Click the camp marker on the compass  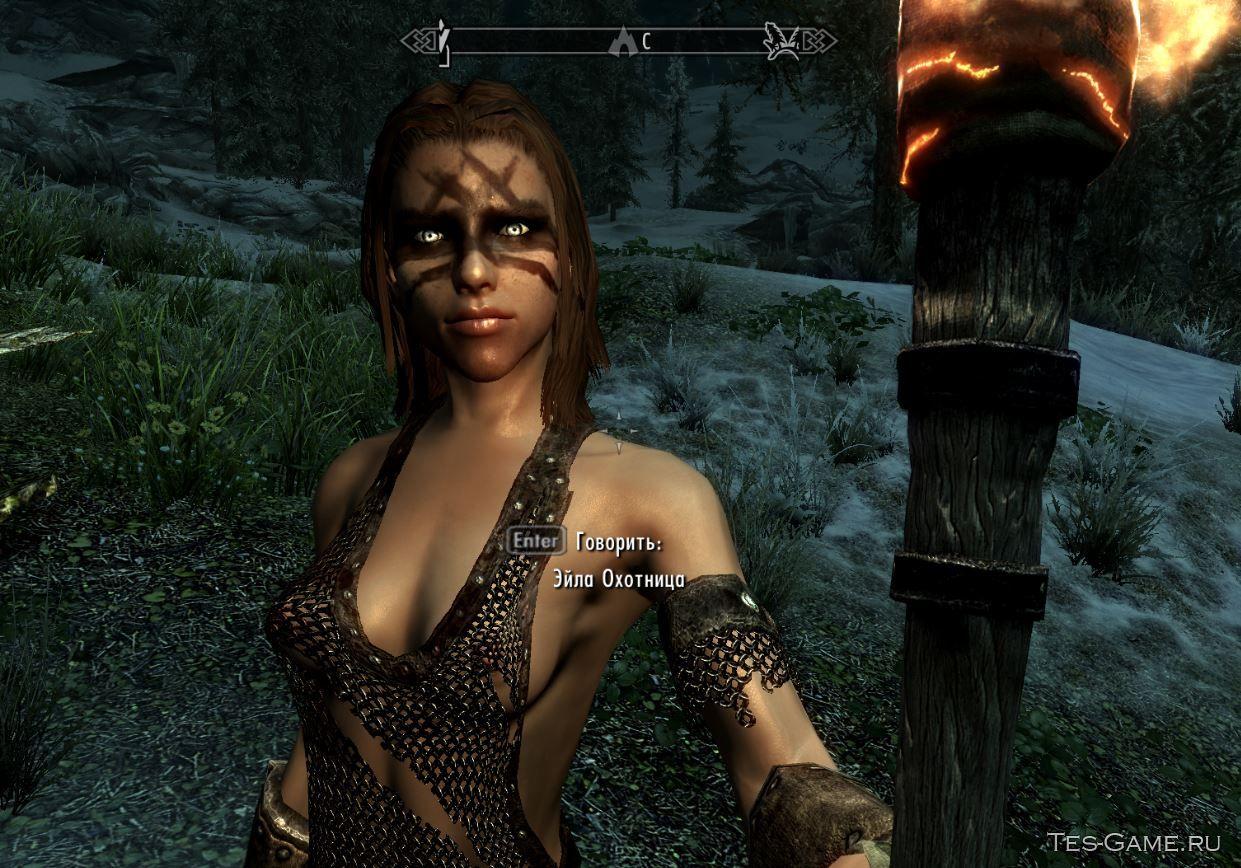[620, 42]
